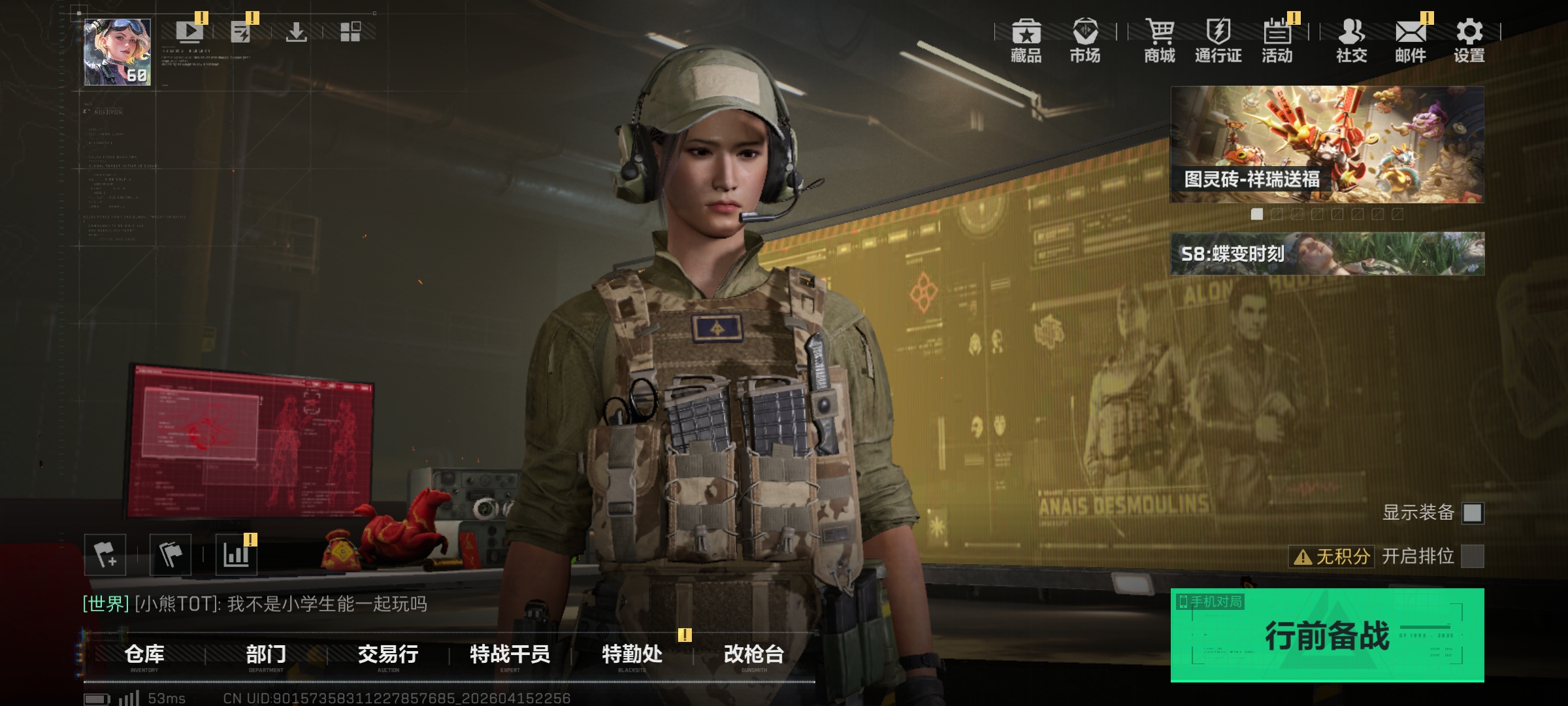Image resolution: width=1568 pixels, height=706 pixels.
Task: Open the 改枪台 gunsmith tab
Action: coord(754,654)
